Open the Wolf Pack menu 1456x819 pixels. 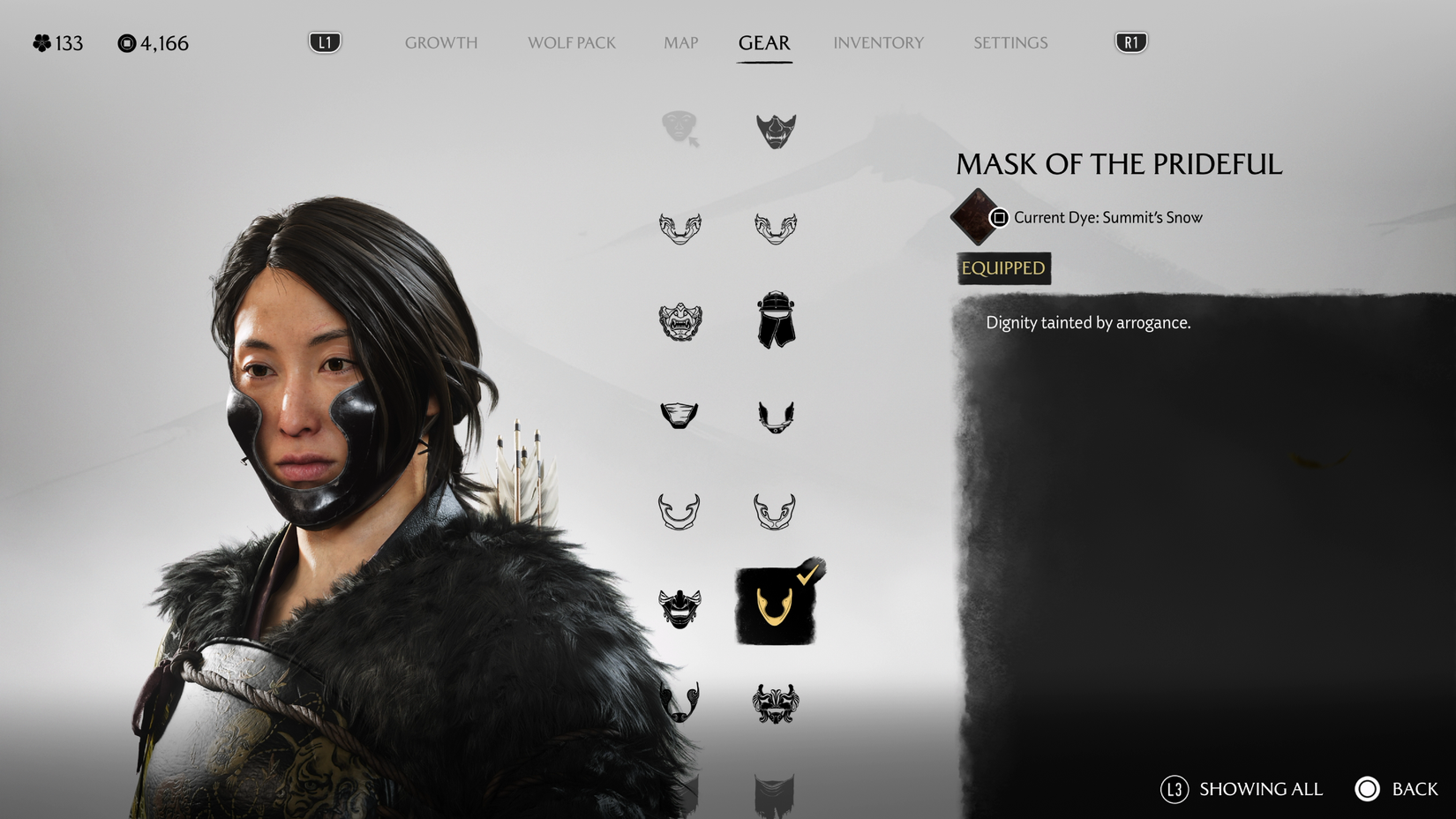pyautogui.click(x=571, y=42)
